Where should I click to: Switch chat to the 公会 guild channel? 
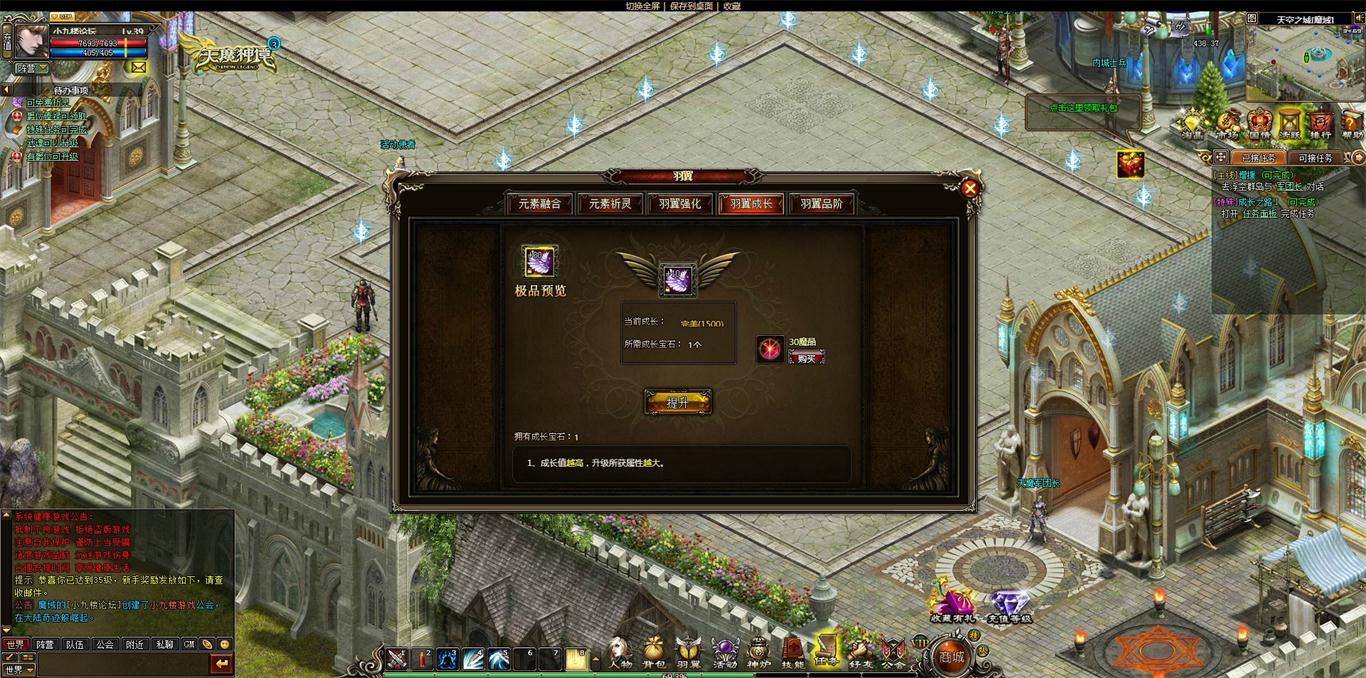click(105, 645)
